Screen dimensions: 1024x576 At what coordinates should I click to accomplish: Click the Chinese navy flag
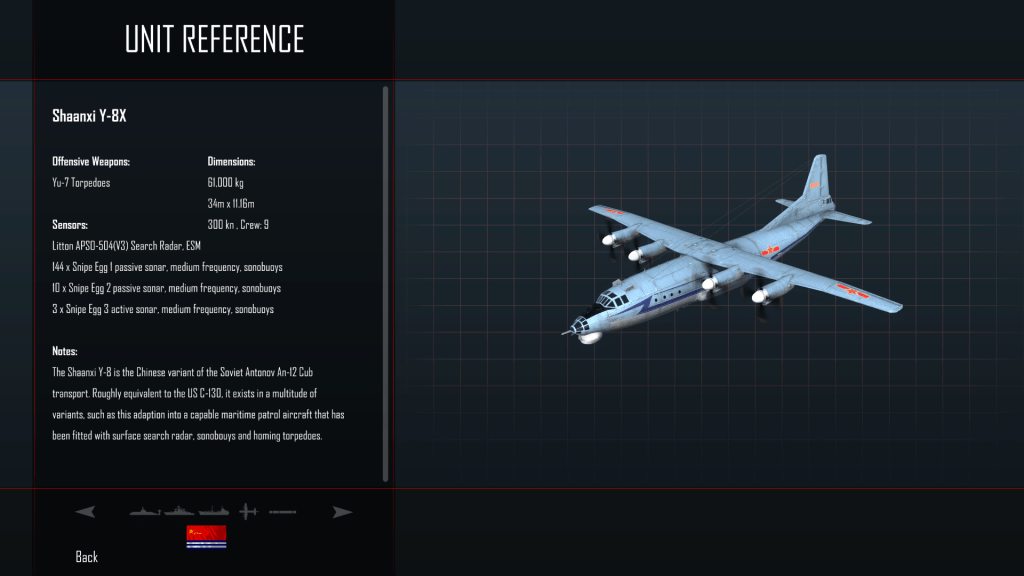(x=206, y=537)
